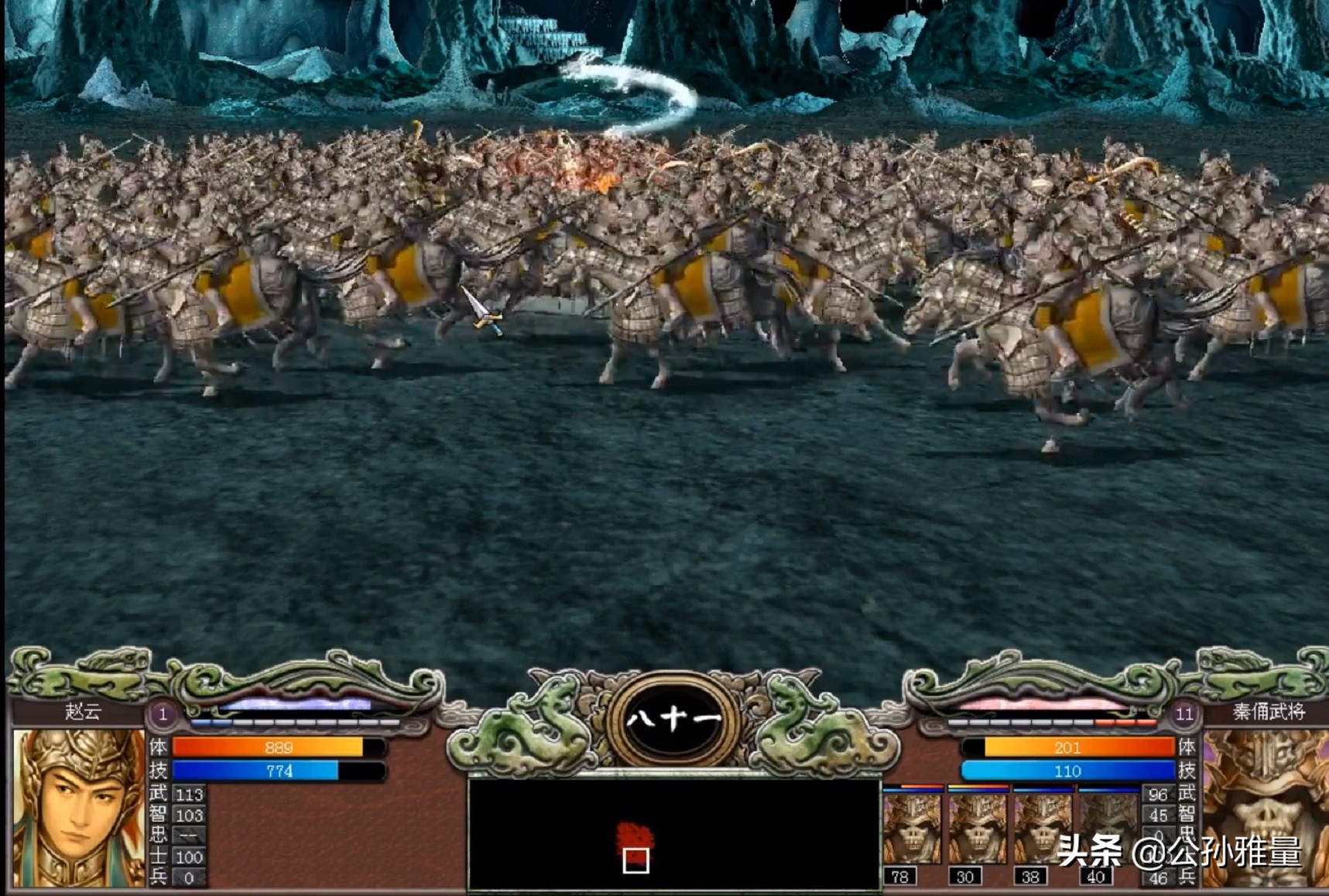Click the battlefield minimap panel
Screen dimensions: 1329x896
tap(673, 834)
